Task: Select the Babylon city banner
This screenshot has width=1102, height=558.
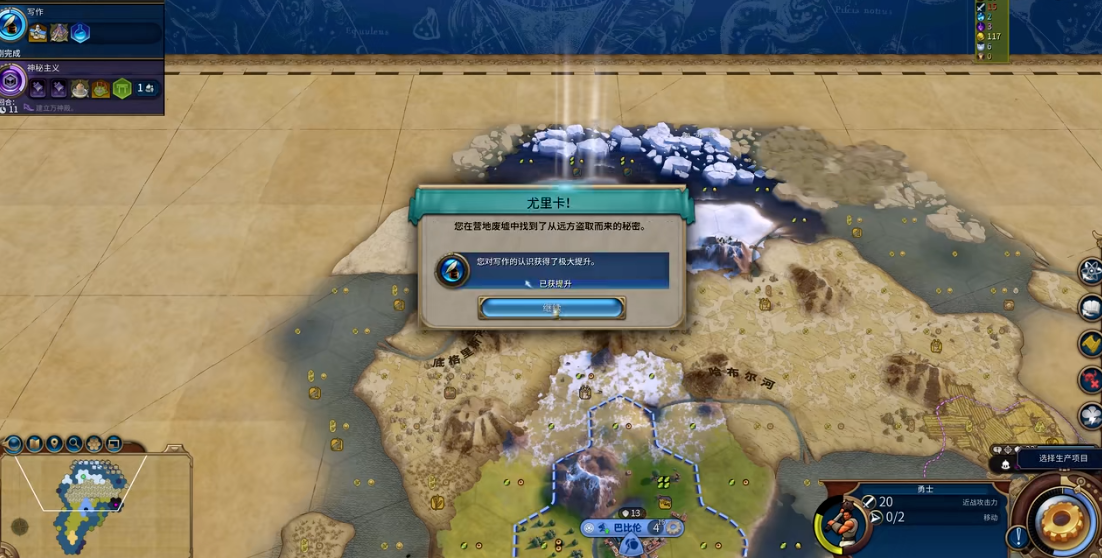Action: (628, 528)
